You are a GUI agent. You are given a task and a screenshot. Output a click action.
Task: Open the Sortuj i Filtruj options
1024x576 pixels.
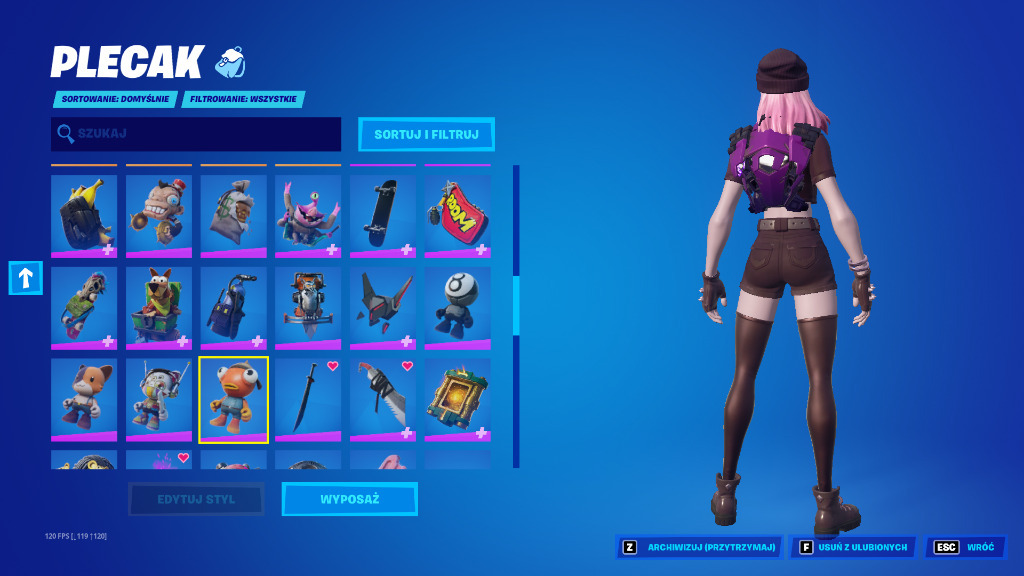[426, 134]
